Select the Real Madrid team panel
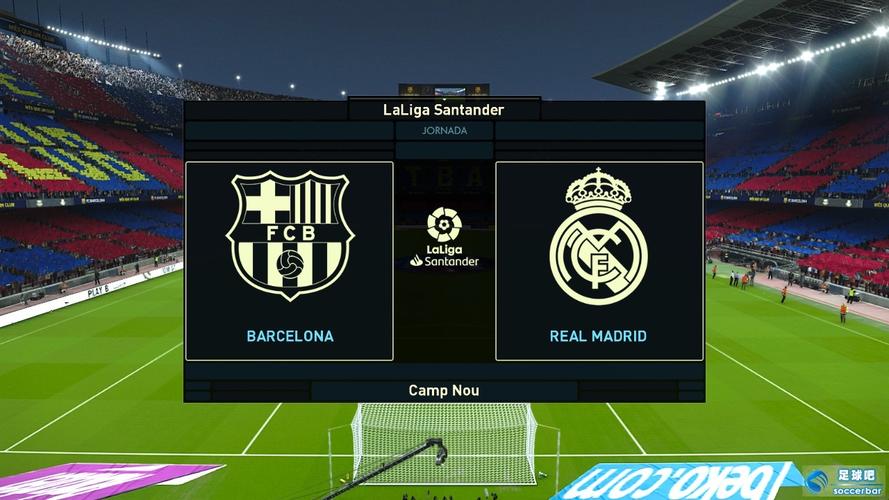This screenshot has height=500, width=889. 599,260
